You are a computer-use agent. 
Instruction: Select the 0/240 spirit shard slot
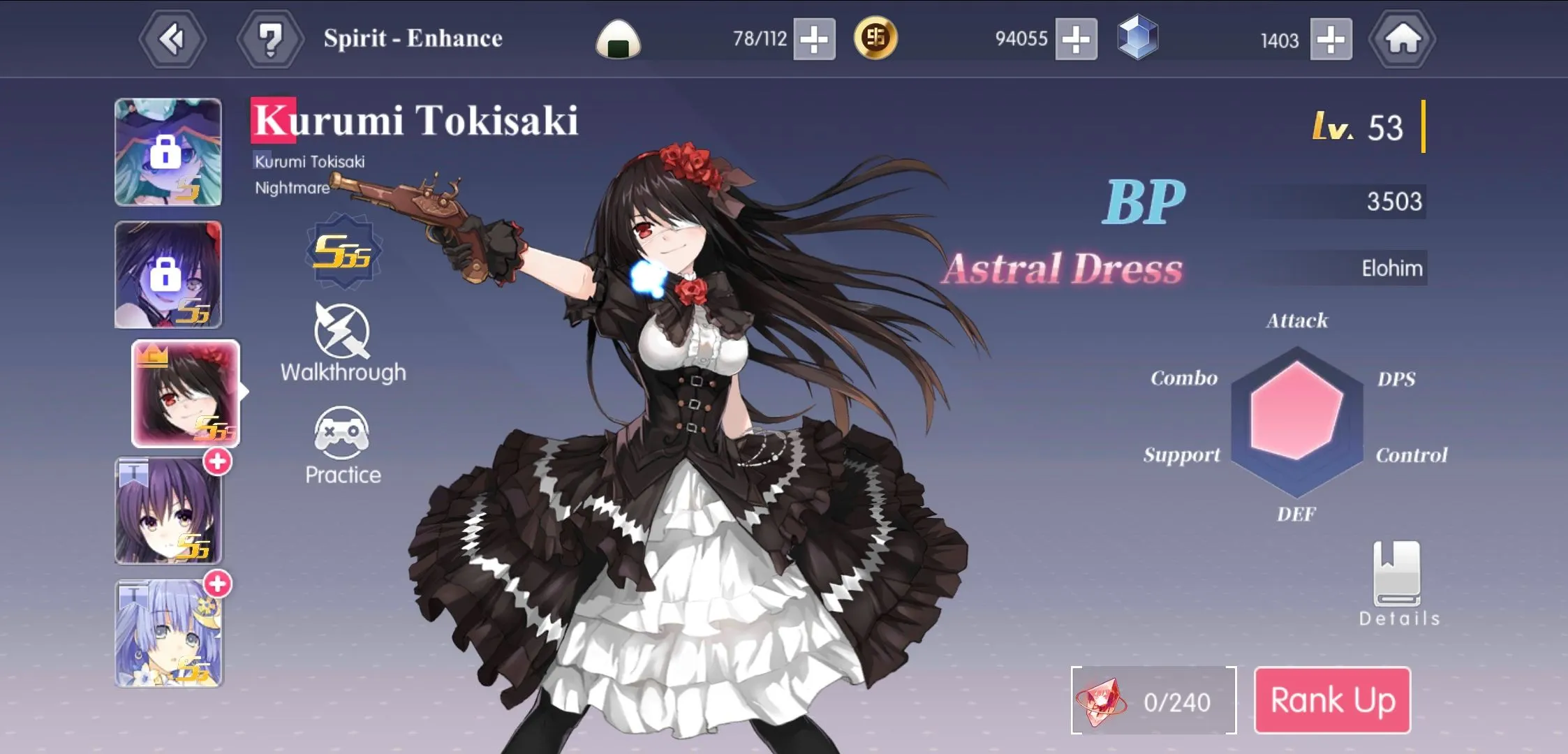click(x=1153, y=700)
